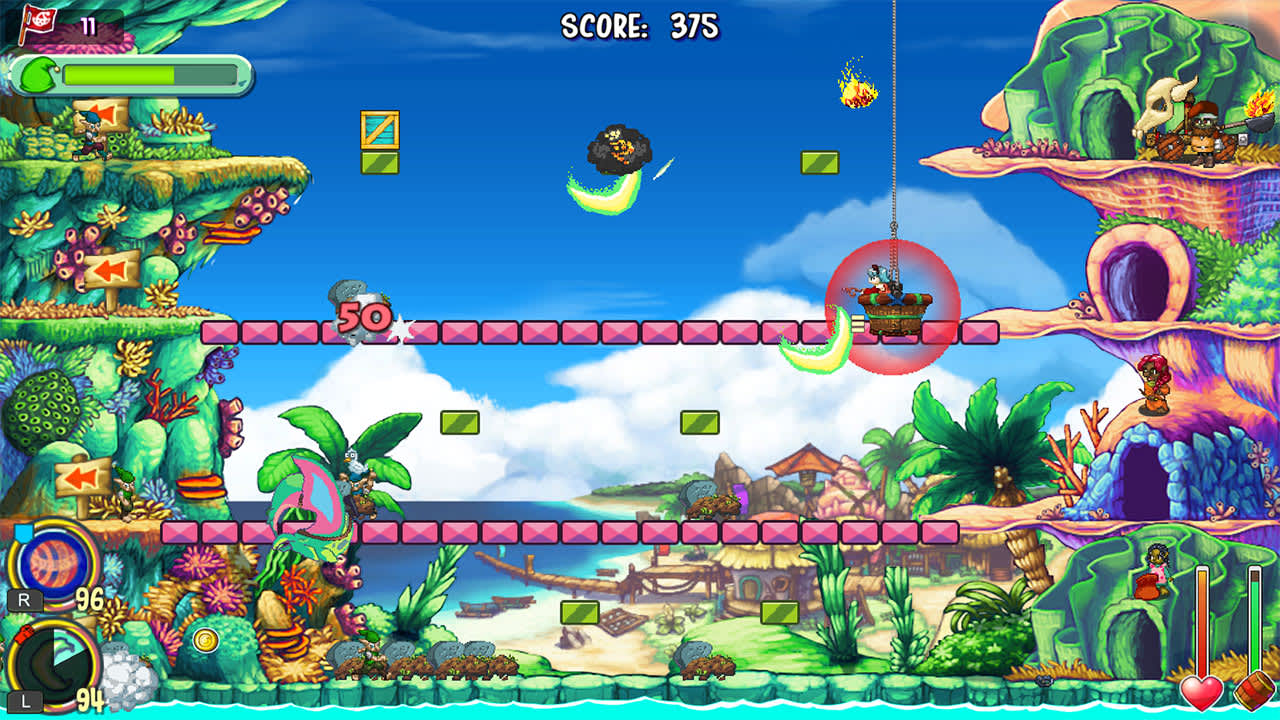Screen dimensions: 1280x720
Task: Toggle the R keyboard key indicator
Action: coord(25,600)
